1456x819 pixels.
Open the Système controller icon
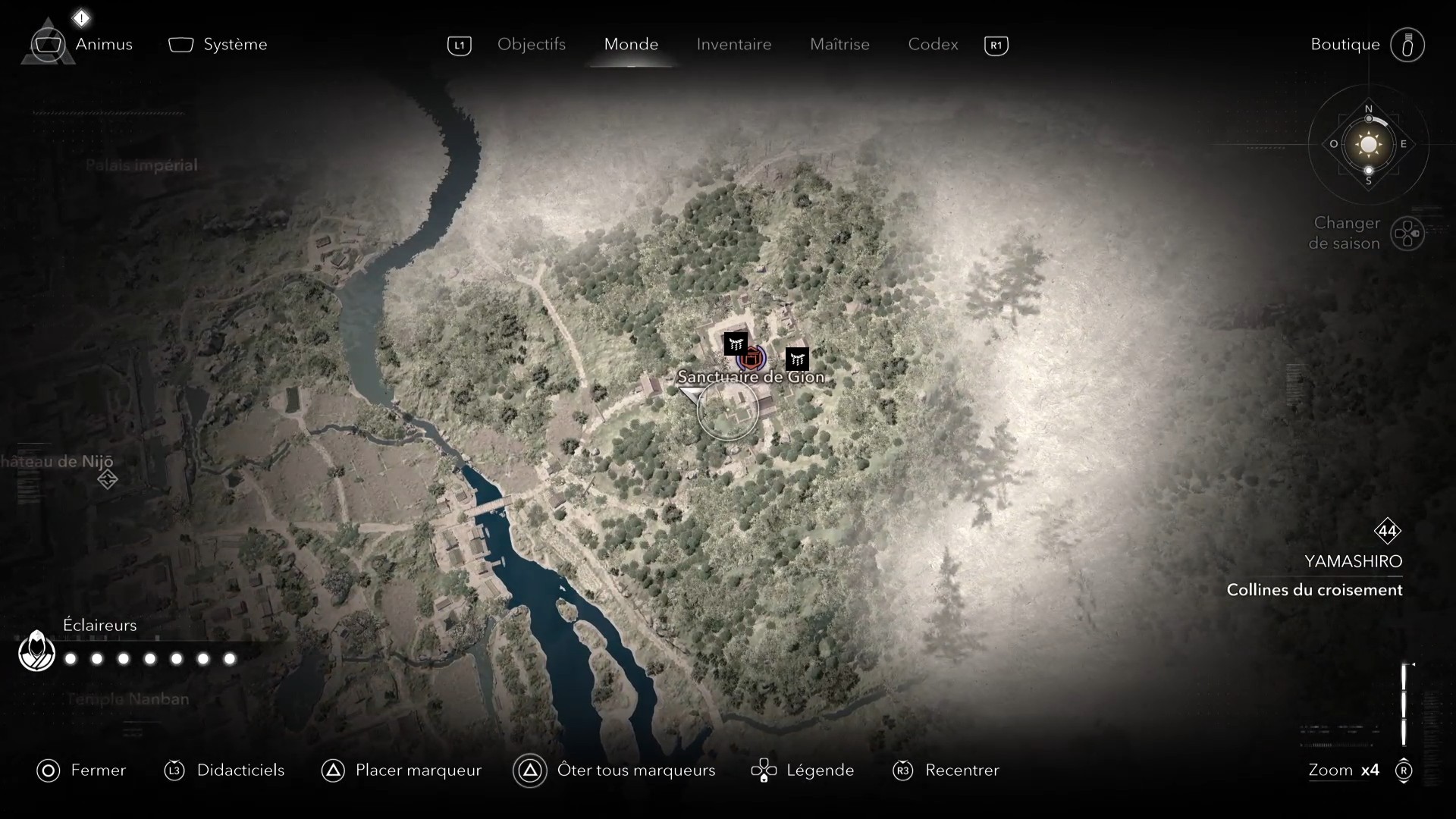pyautogui.click(x=180, y=45)
